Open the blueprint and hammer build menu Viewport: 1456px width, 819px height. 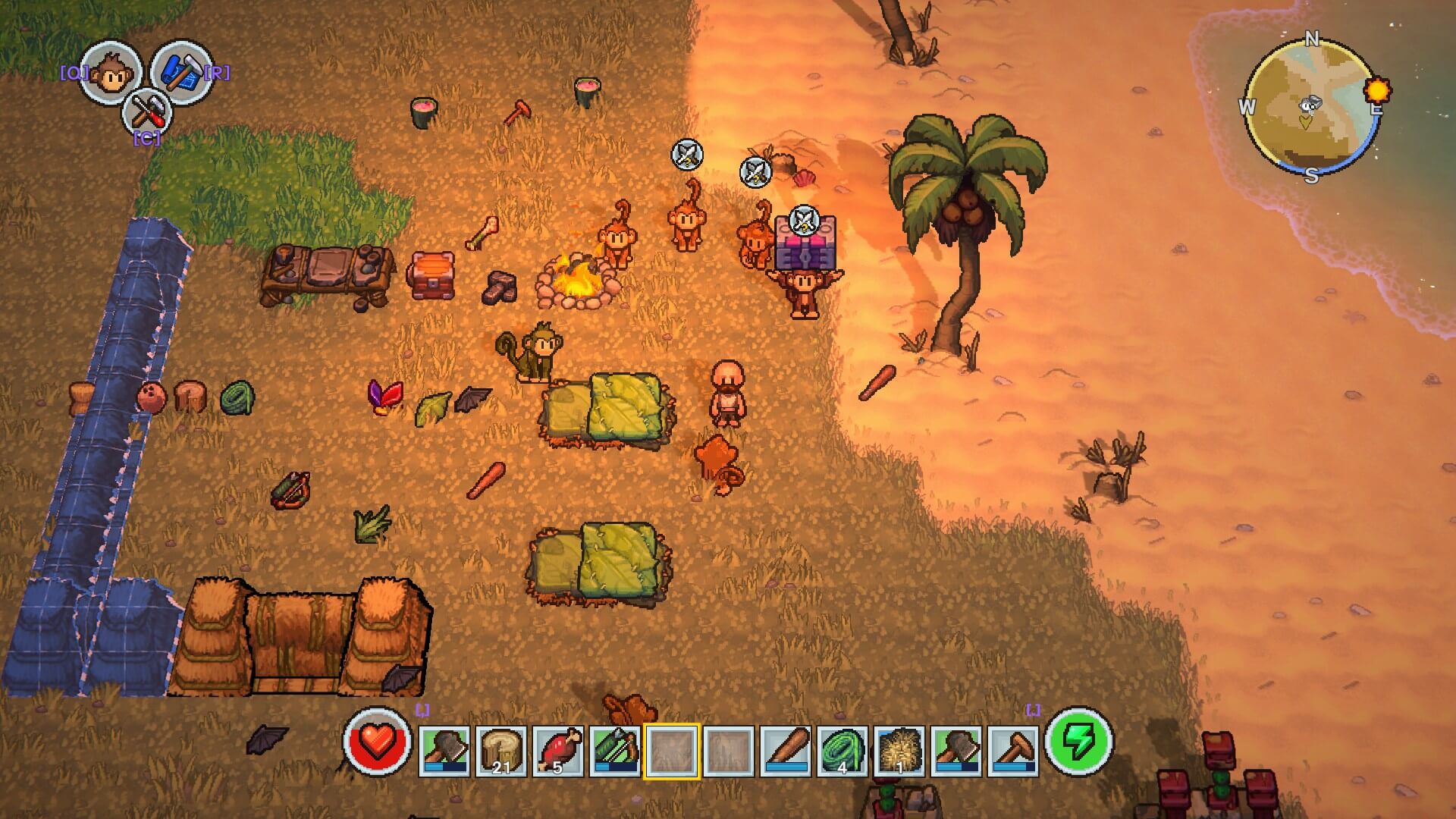(180, 71)
